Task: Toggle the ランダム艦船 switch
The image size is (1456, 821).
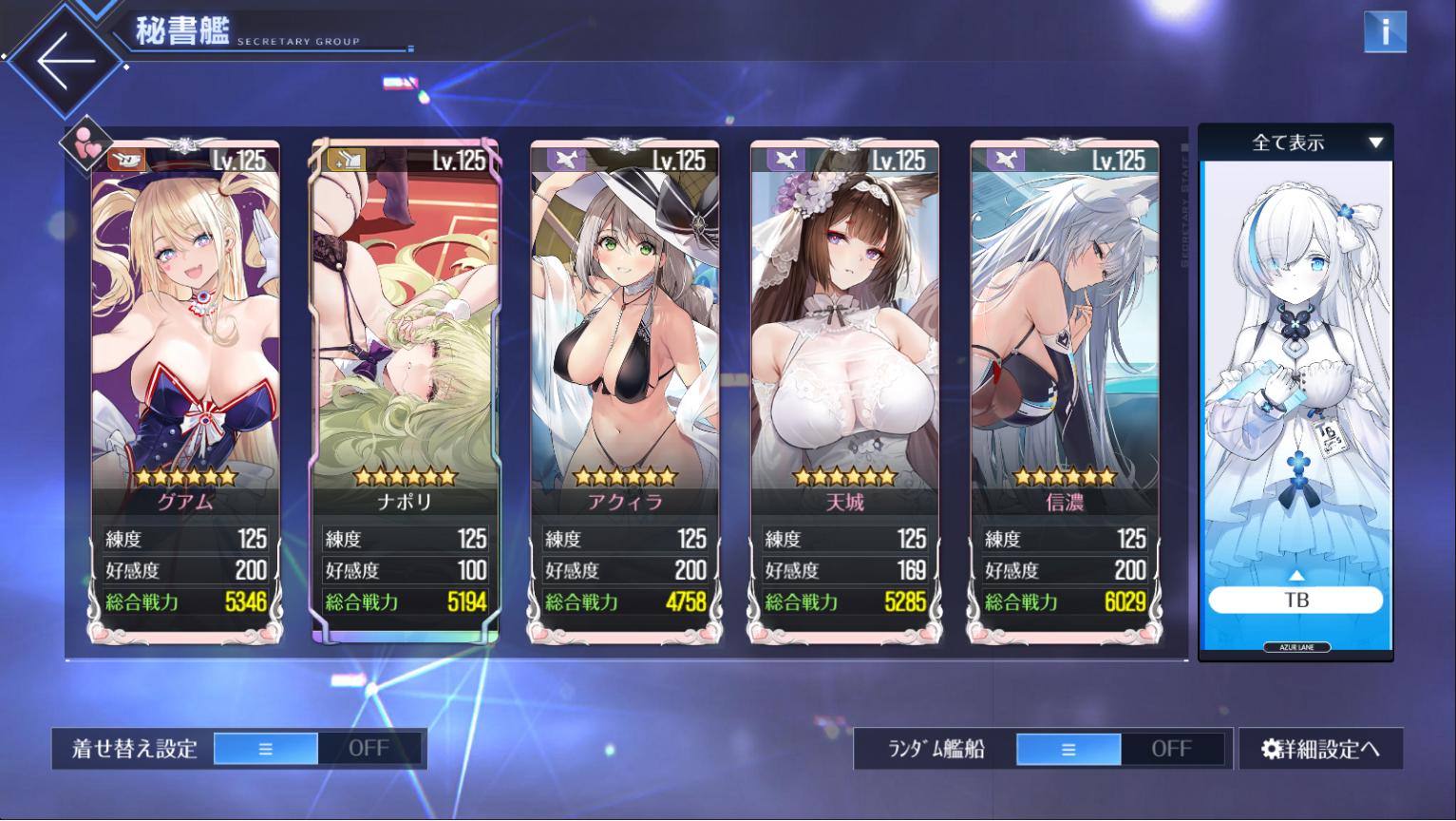Action: (1120, 750)
